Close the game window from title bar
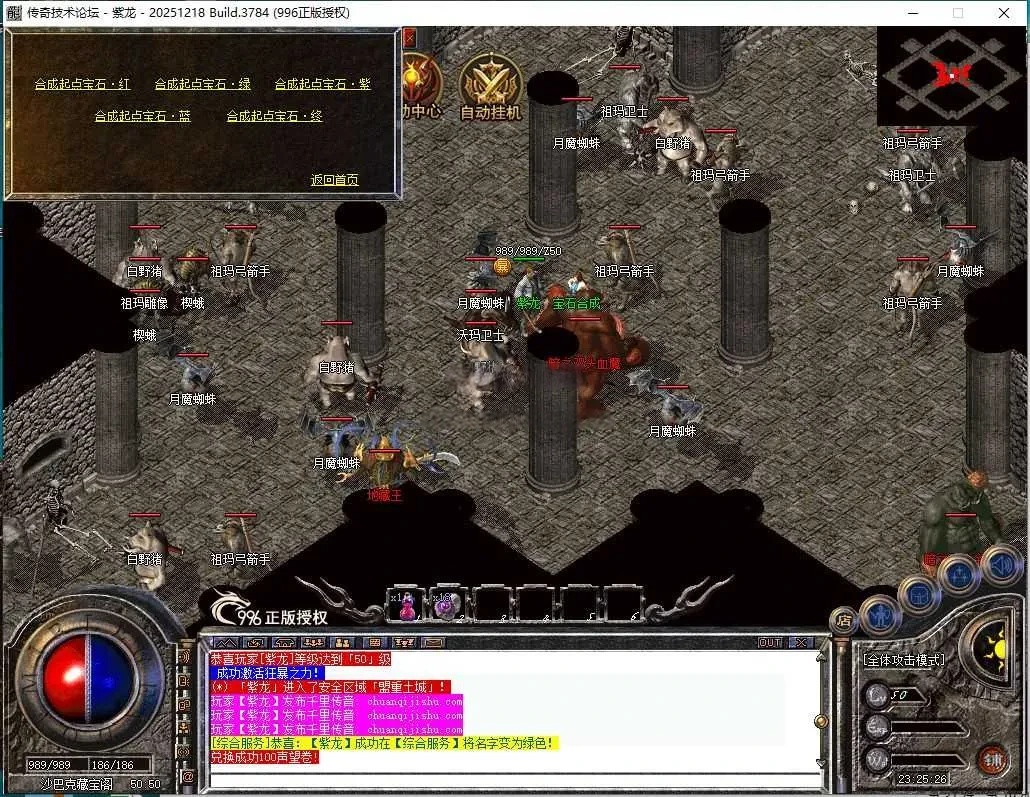This screenshot has width=1030, height=797. point(1004,13)
